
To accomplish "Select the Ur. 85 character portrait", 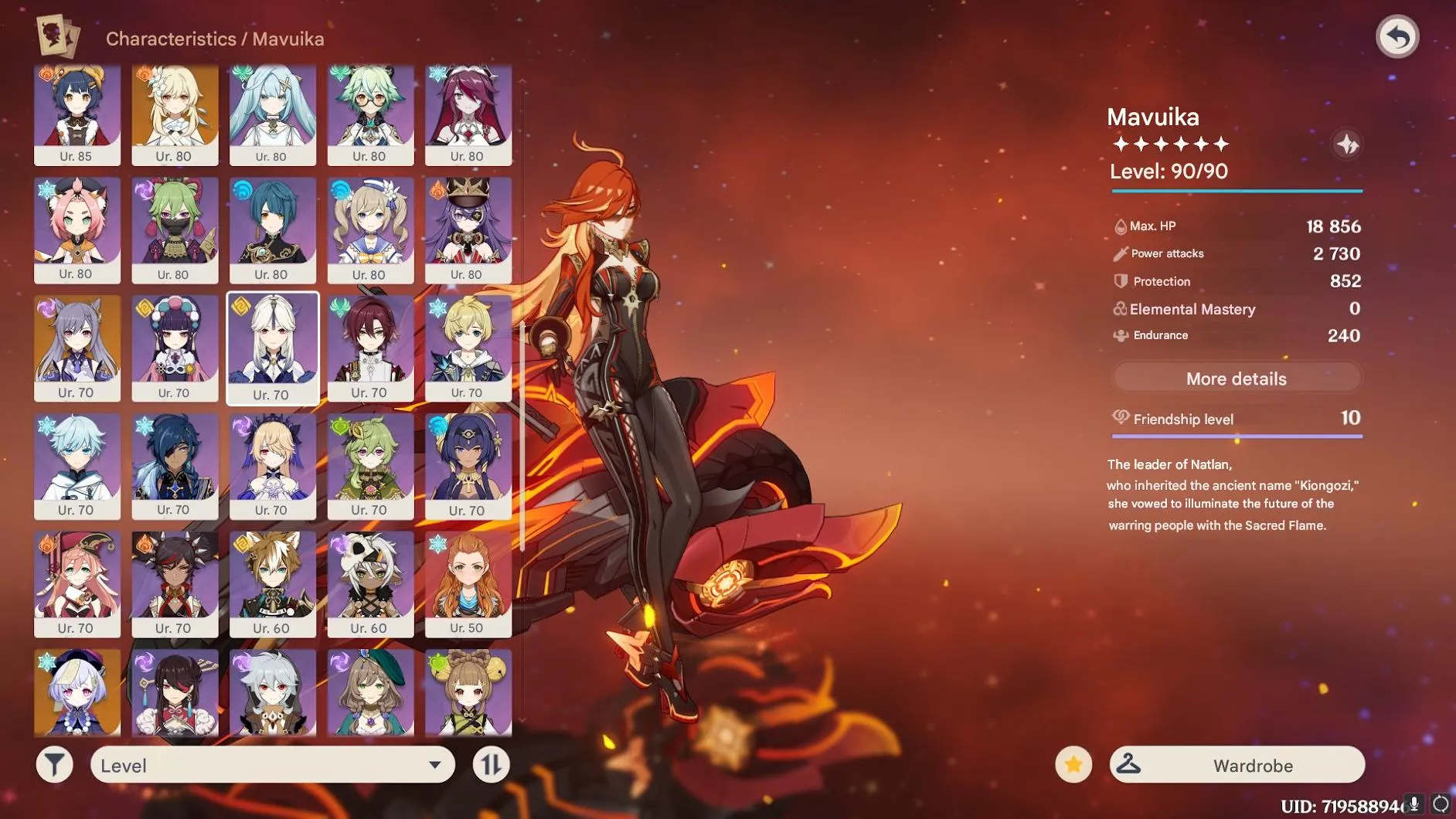I will pyautogui.click(x=77, y=114).
